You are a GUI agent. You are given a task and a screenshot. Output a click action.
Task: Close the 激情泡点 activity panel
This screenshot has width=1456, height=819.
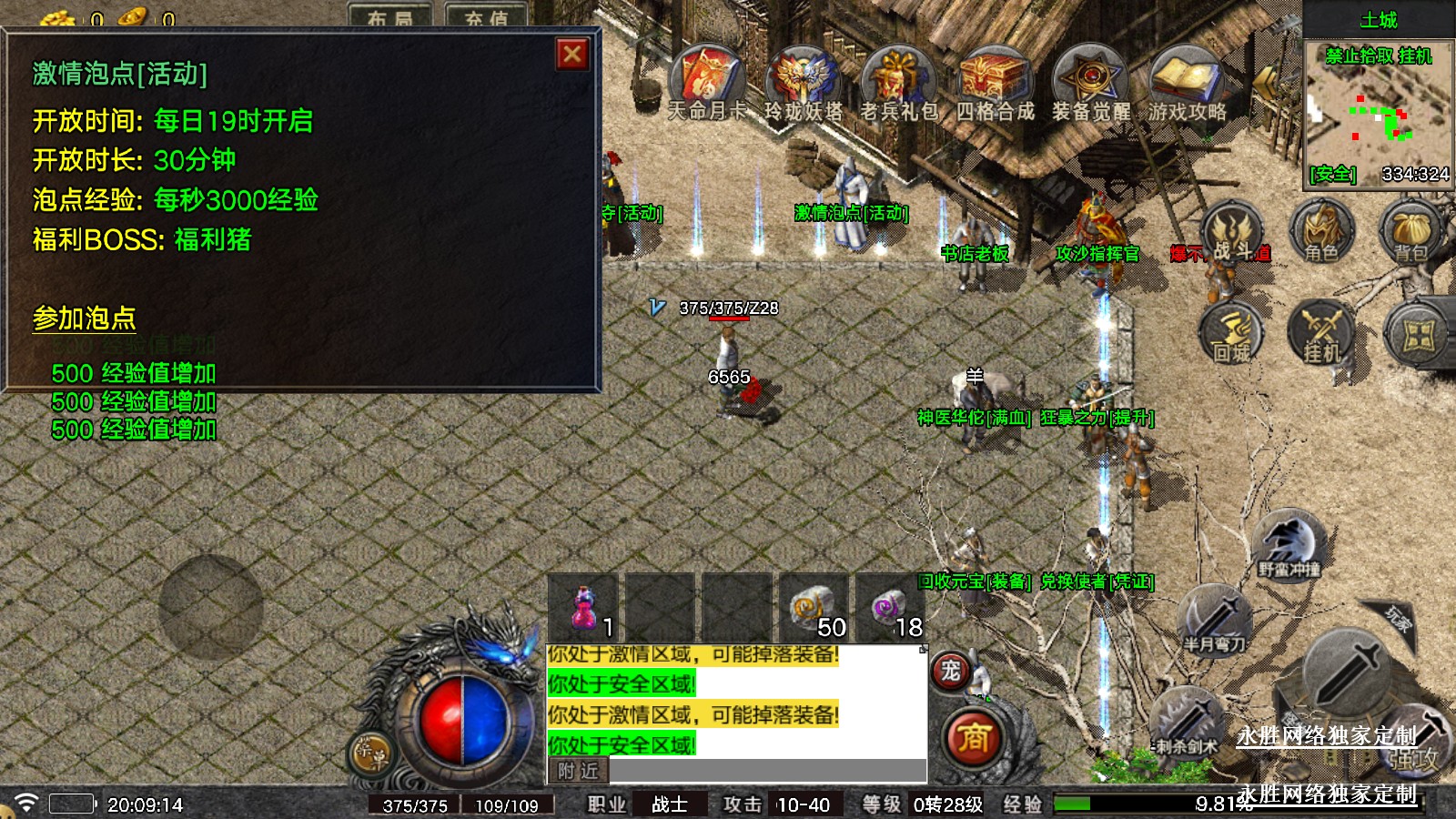pos(572,55)
